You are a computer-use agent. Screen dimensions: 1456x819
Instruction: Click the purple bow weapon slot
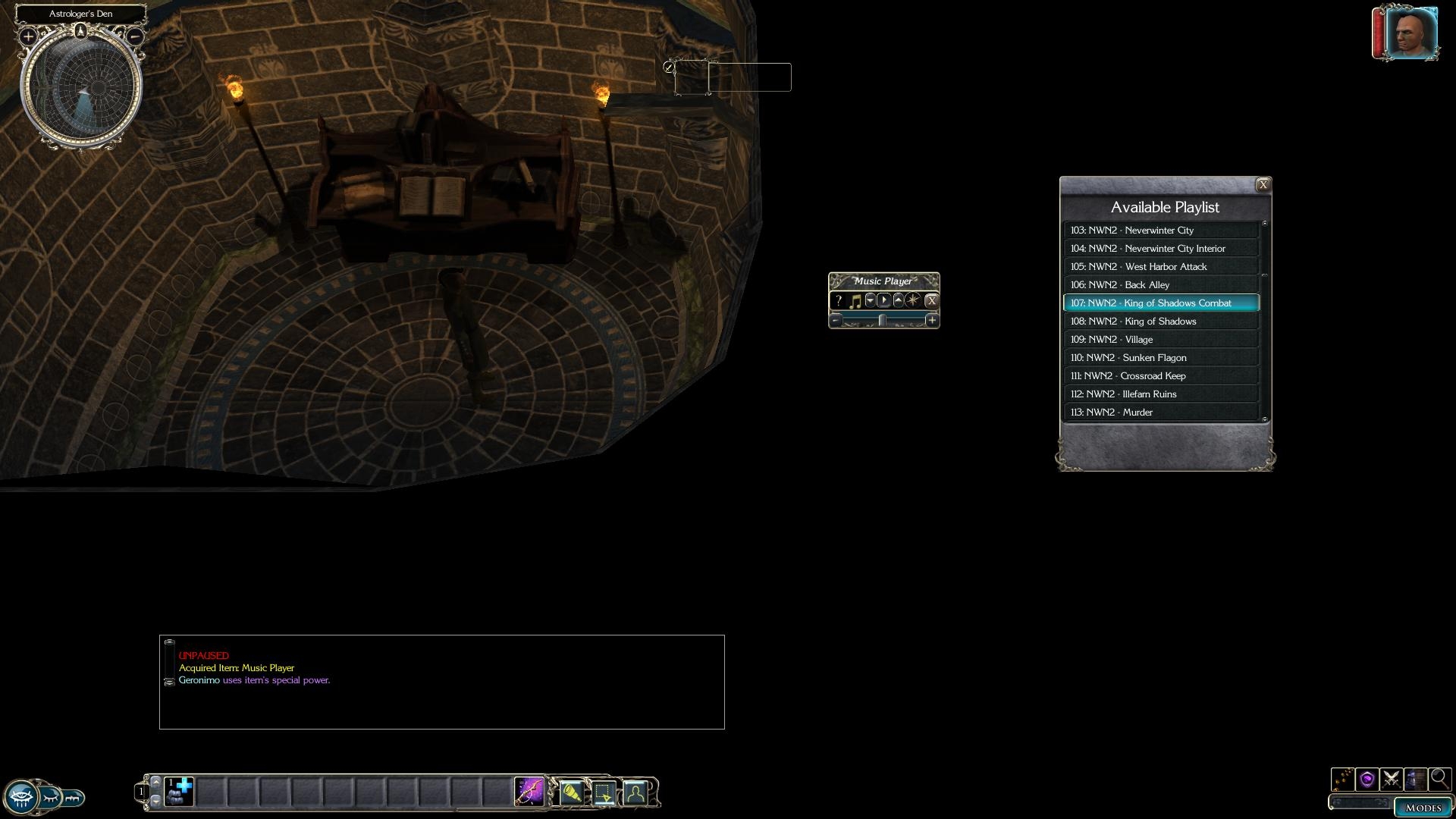pyautogui.click(x=529, y=792)
